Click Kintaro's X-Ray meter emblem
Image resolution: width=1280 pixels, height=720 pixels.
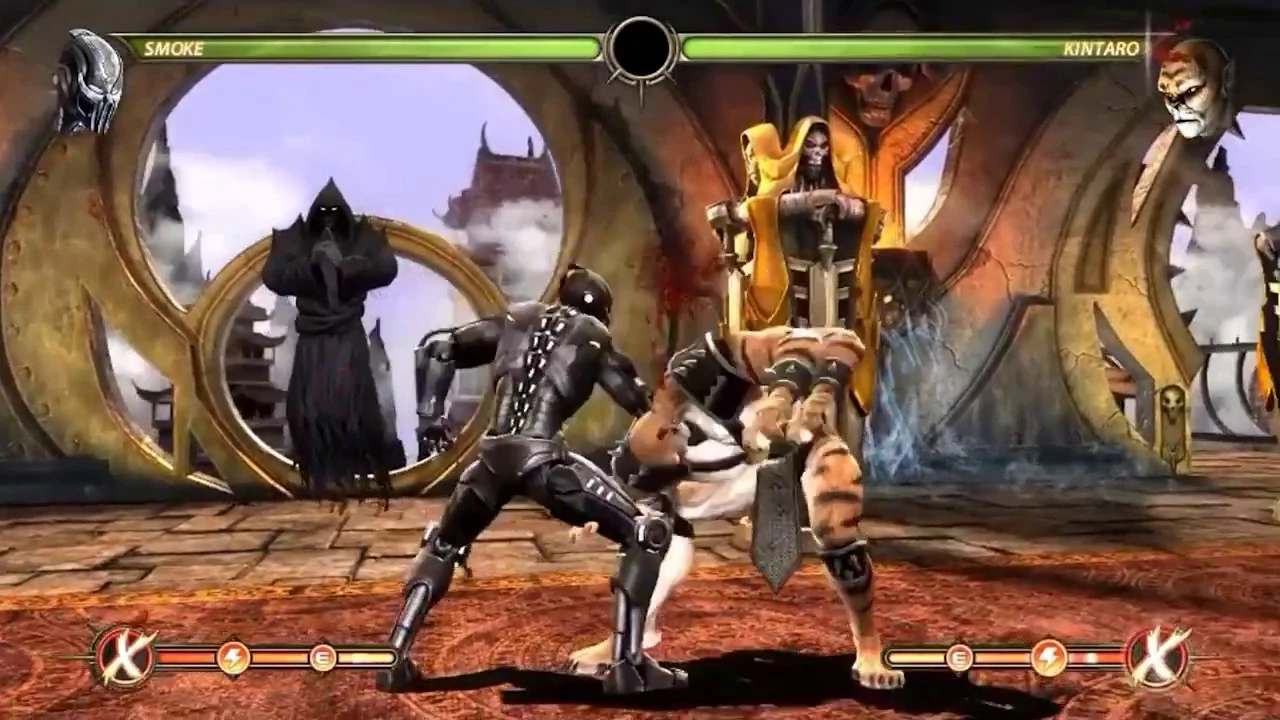(1156, 657)
